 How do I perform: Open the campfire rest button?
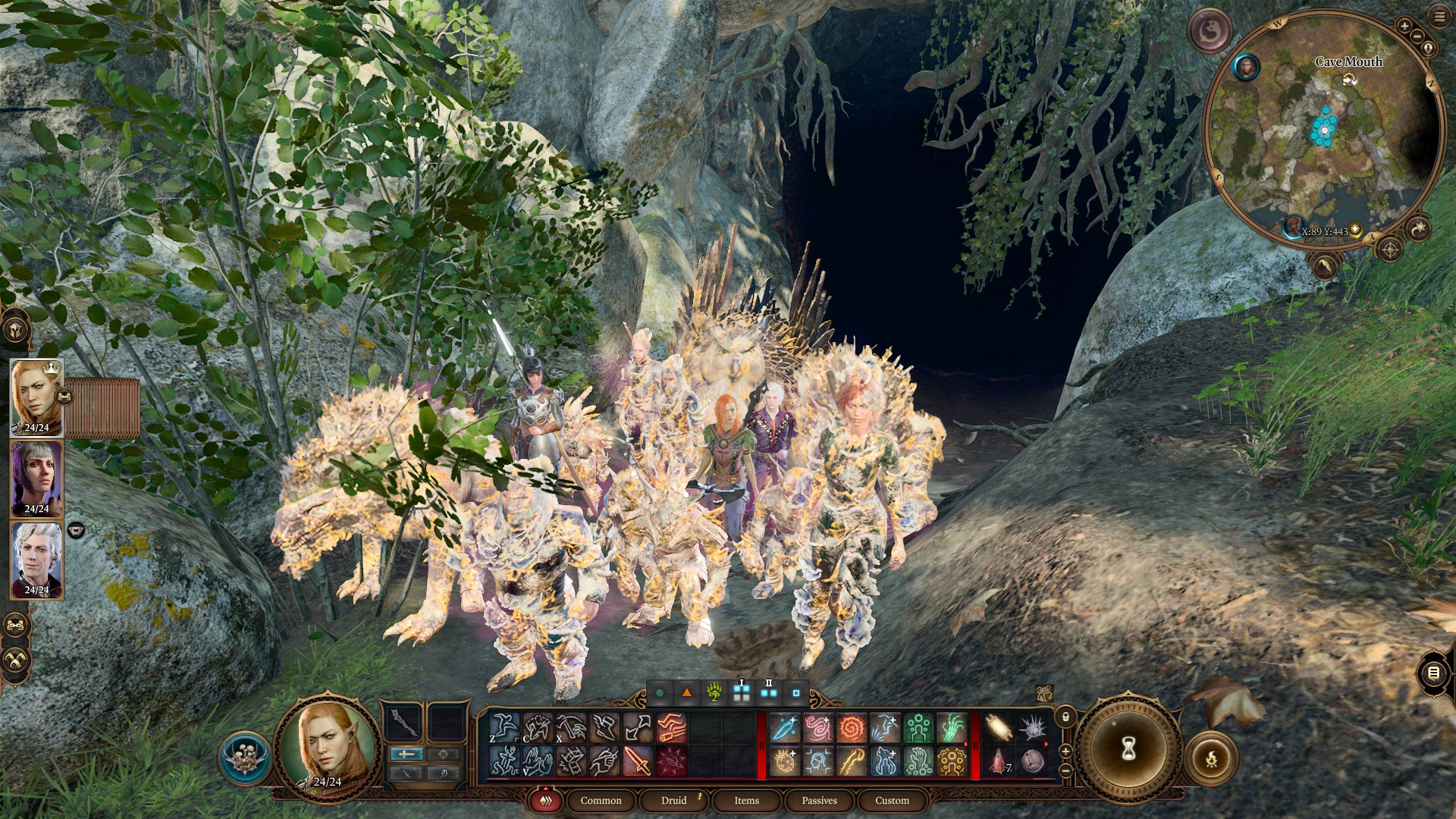[1211, 758]
